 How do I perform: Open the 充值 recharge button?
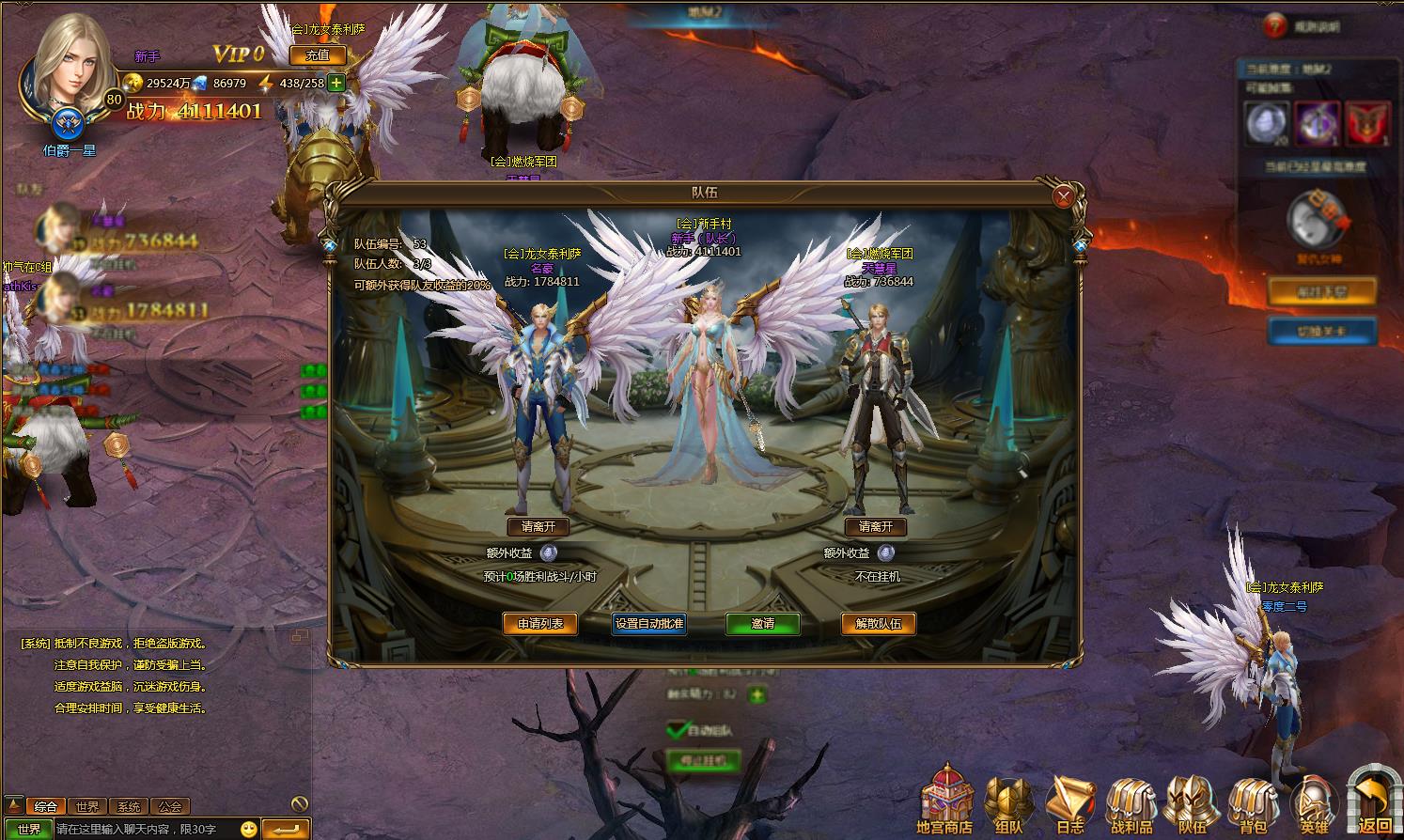(317, 55)
